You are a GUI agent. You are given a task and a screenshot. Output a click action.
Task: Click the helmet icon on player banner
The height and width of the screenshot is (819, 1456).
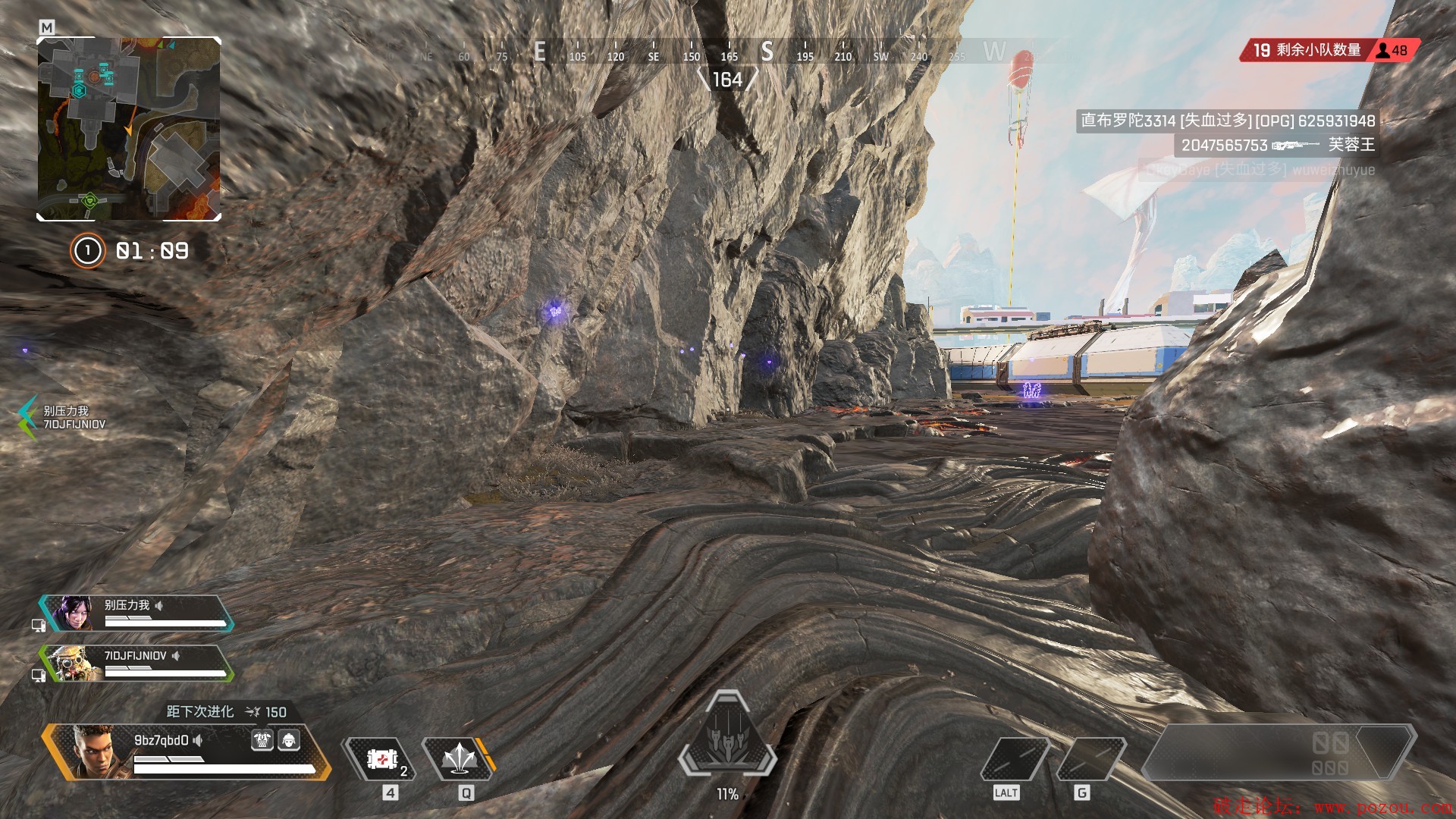[x=289, y=740]
